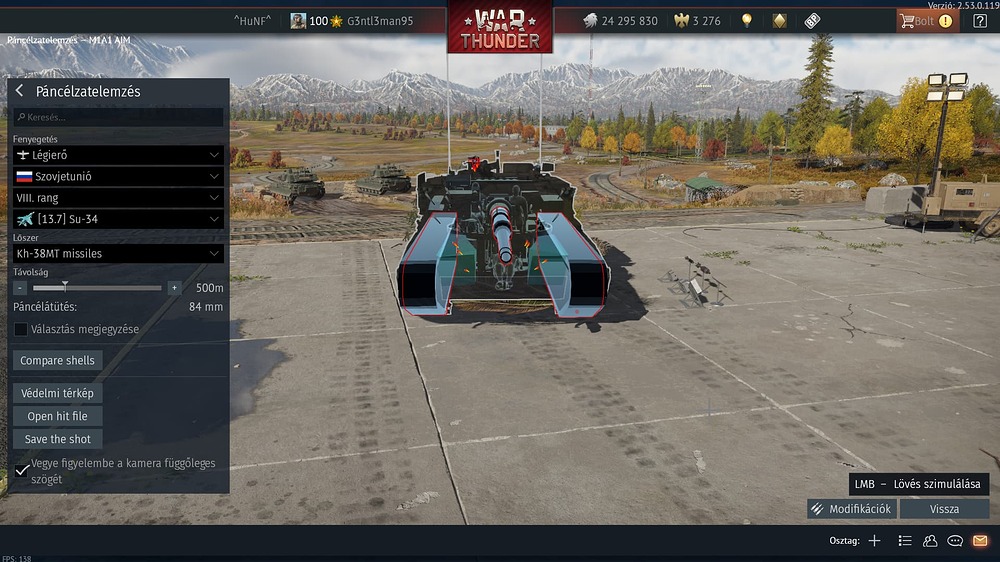Click Save the shot
The height and width of the screenshot is (562, 1000).
pyautogui.click(x=58, y=439)
